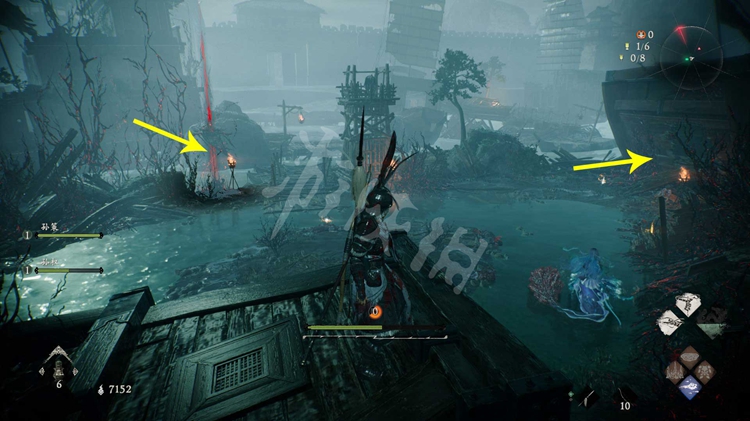Select the healing pot item slot
This screenshot has width=750, height=421.
click(x=57, y=362)
